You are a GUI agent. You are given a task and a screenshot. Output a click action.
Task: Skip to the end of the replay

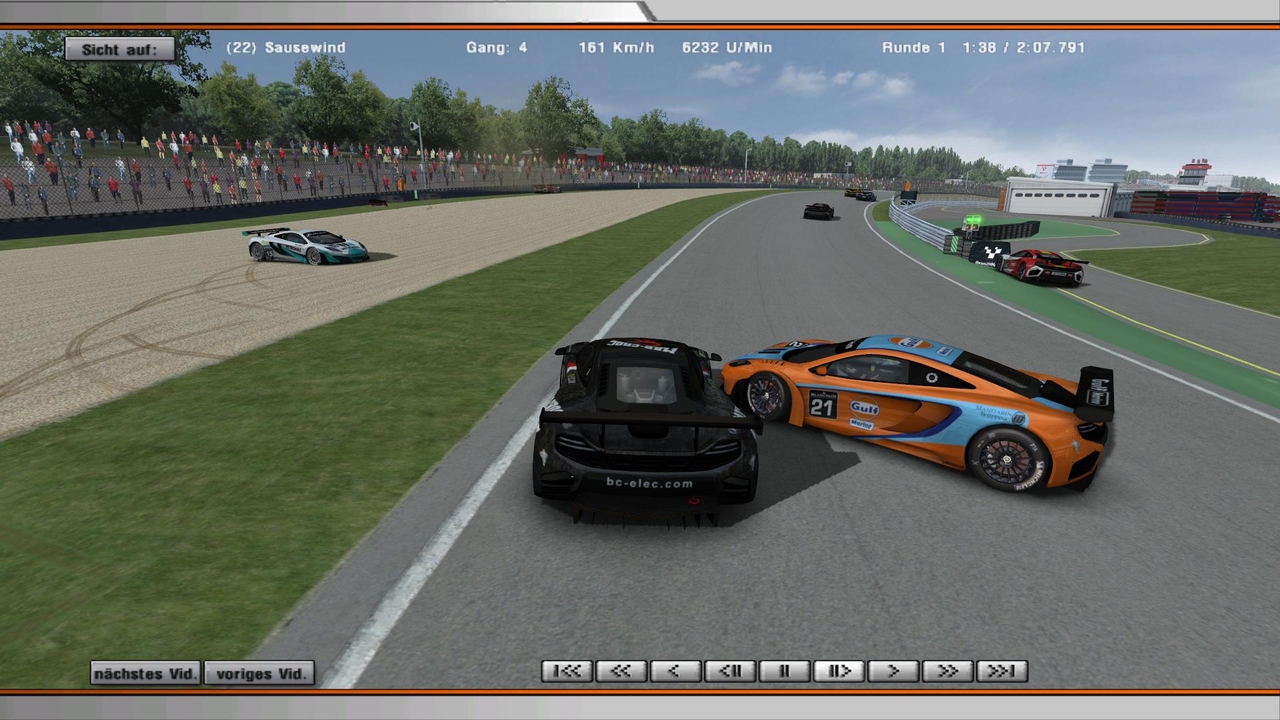1001,671
